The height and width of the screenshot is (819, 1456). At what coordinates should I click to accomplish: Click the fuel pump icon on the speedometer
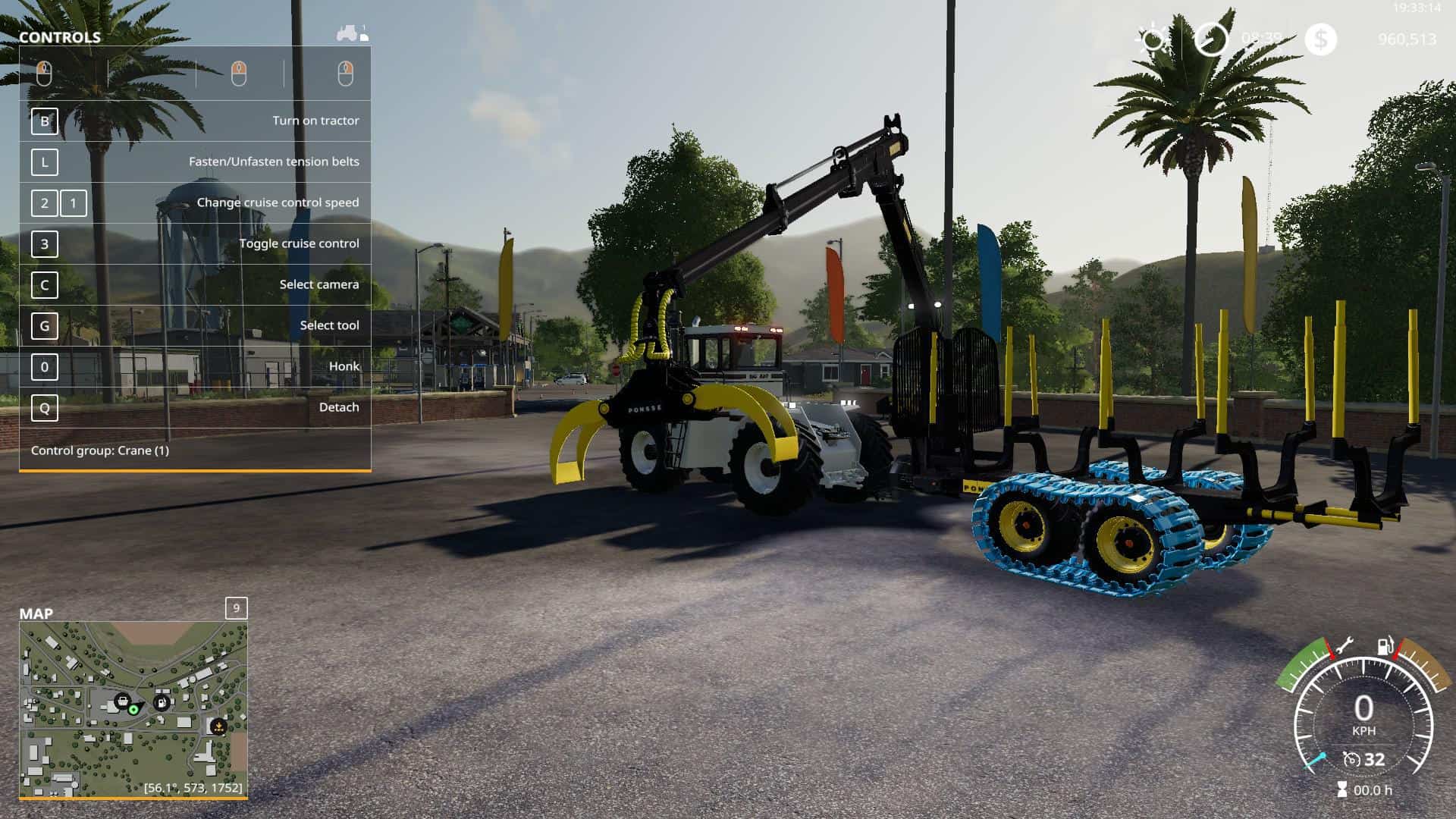tap(1385, 646)
